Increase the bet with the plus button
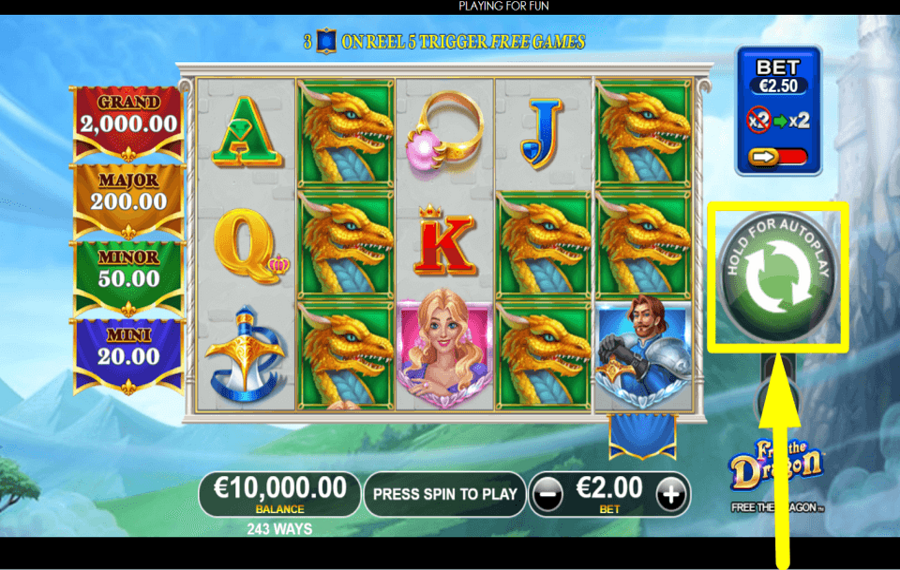900x570 pixels. pos(672,492)
